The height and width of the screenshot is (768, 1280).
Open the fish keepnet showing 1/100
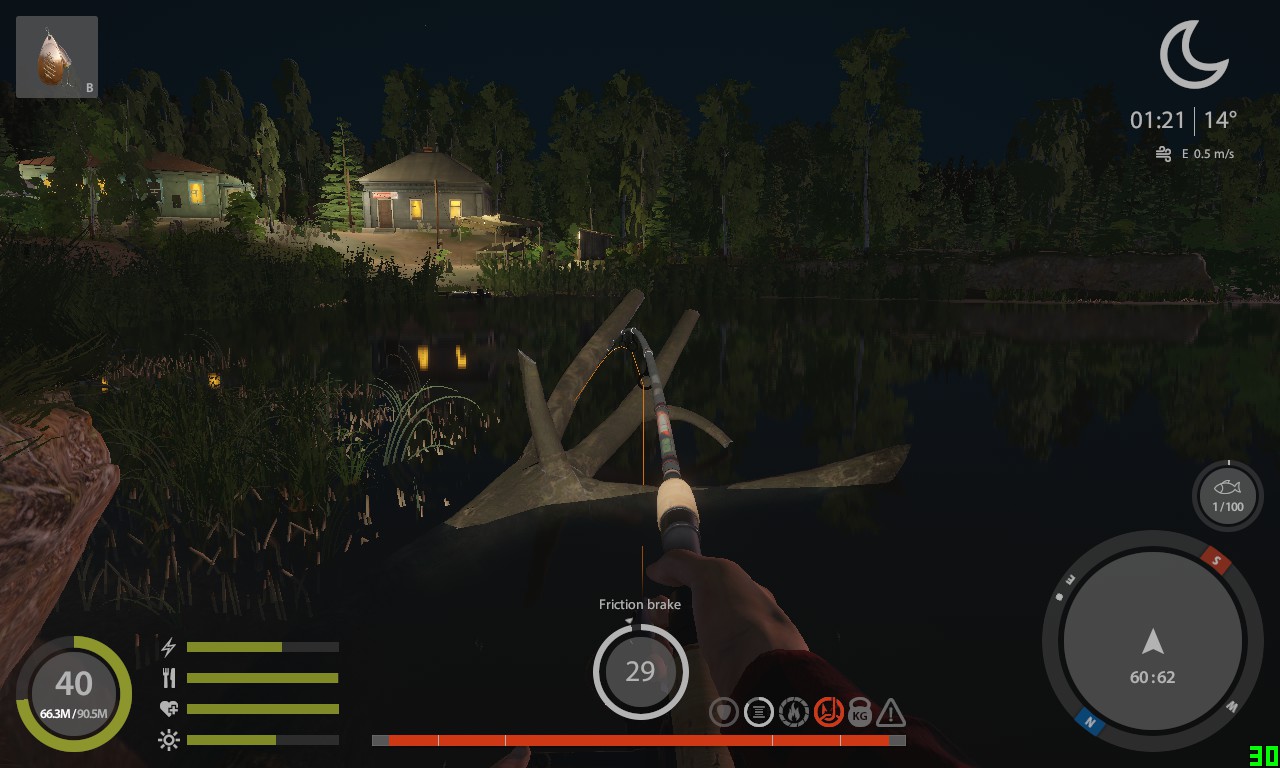click(x=1227, y=495)
